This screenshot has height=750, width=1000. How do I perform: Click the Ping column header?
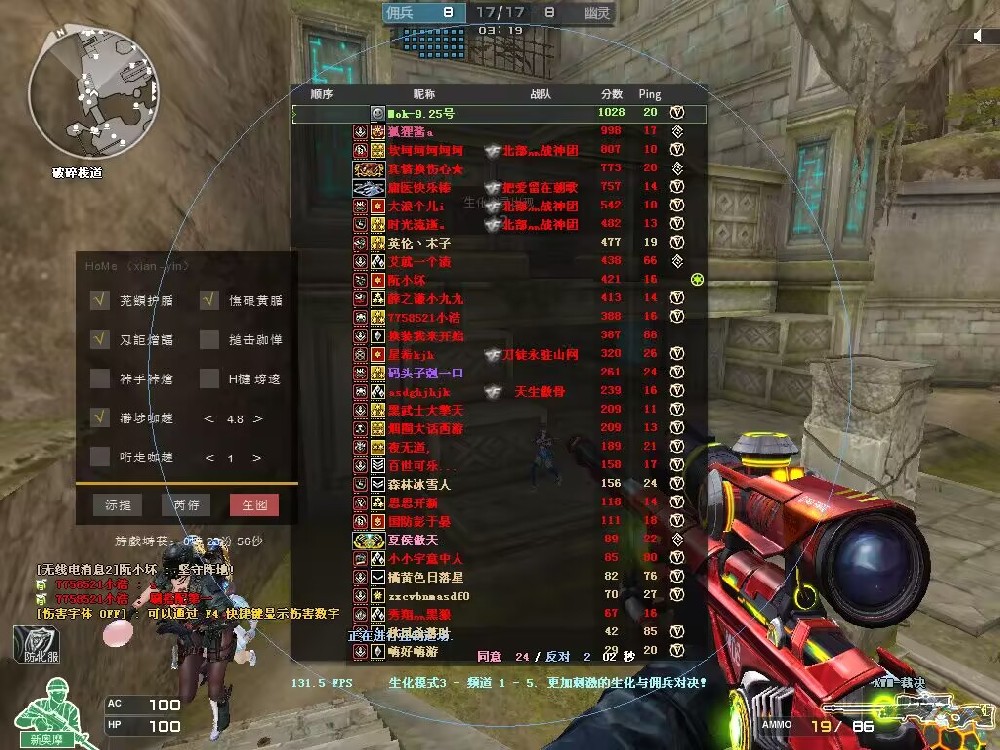pyautogui.click(x=650, y=94)
